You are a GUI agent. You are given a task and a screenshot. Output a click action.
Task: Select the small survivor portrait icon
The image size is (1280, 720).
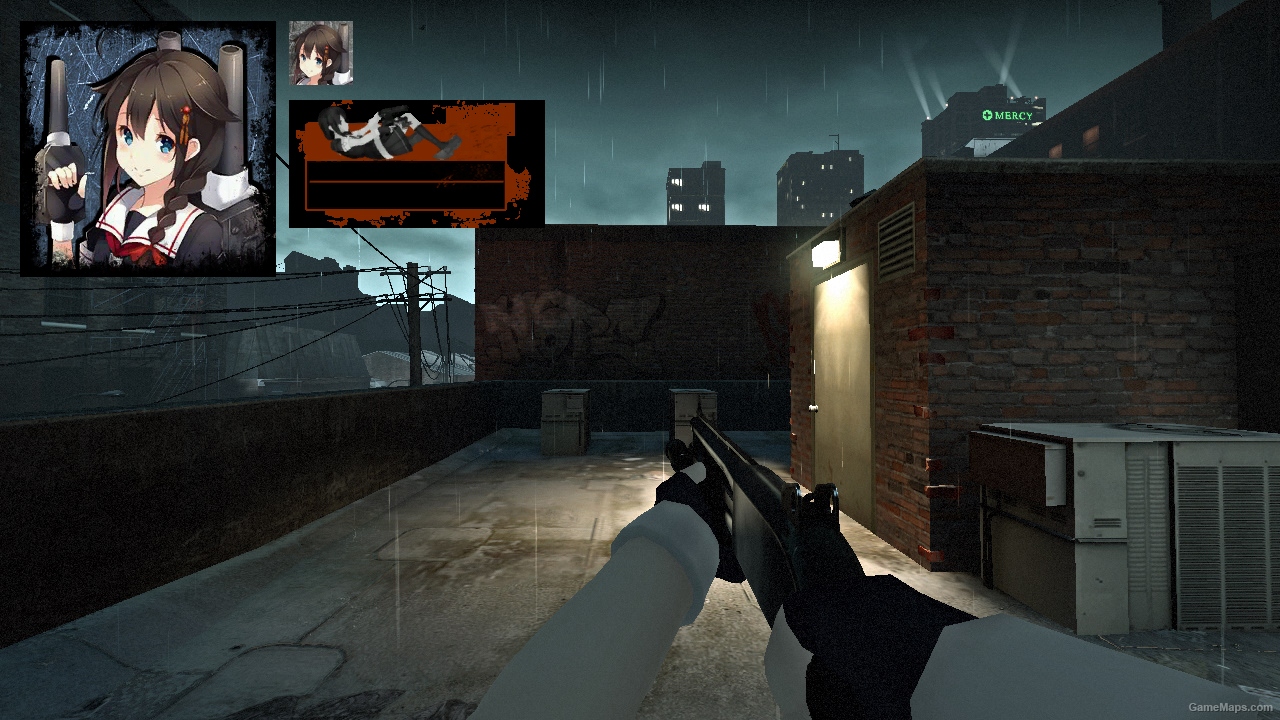321,53
